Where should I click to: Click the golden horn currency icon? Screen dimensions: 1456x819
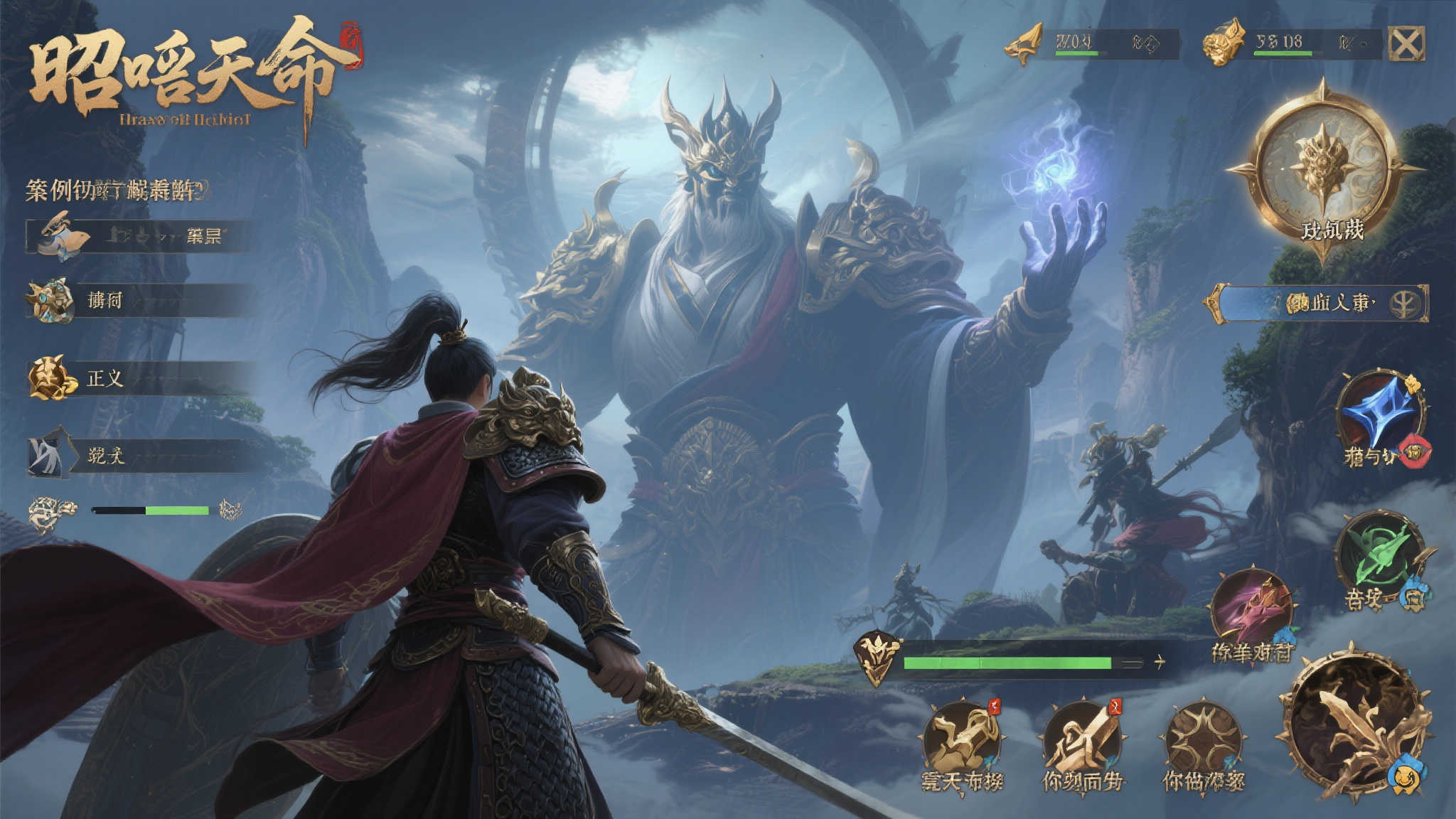coord(1024,44)
